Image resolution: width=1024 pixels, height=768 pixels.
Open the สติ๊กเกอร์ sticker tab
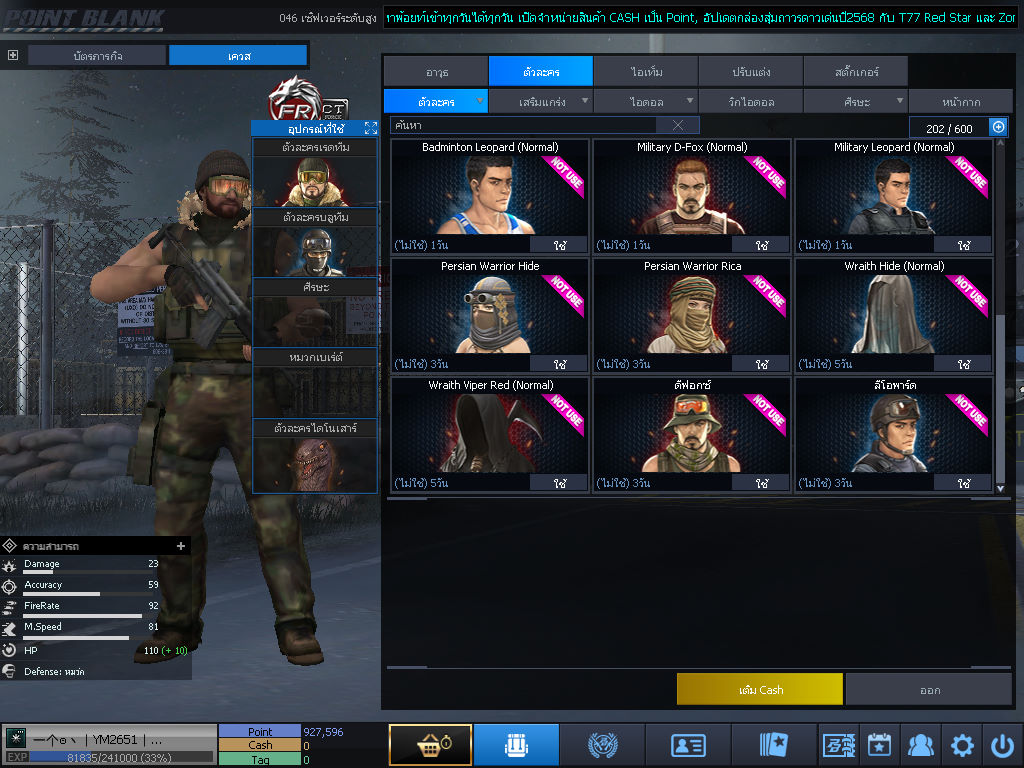click(856, 72)
